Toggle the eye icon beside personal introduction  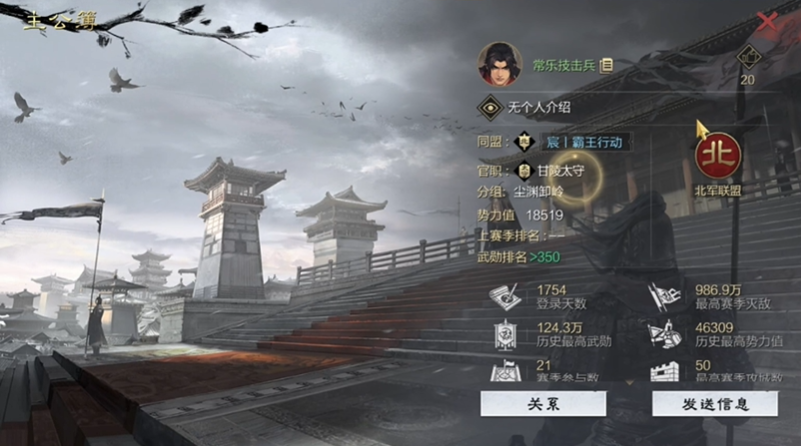click(x=490, y=105)
